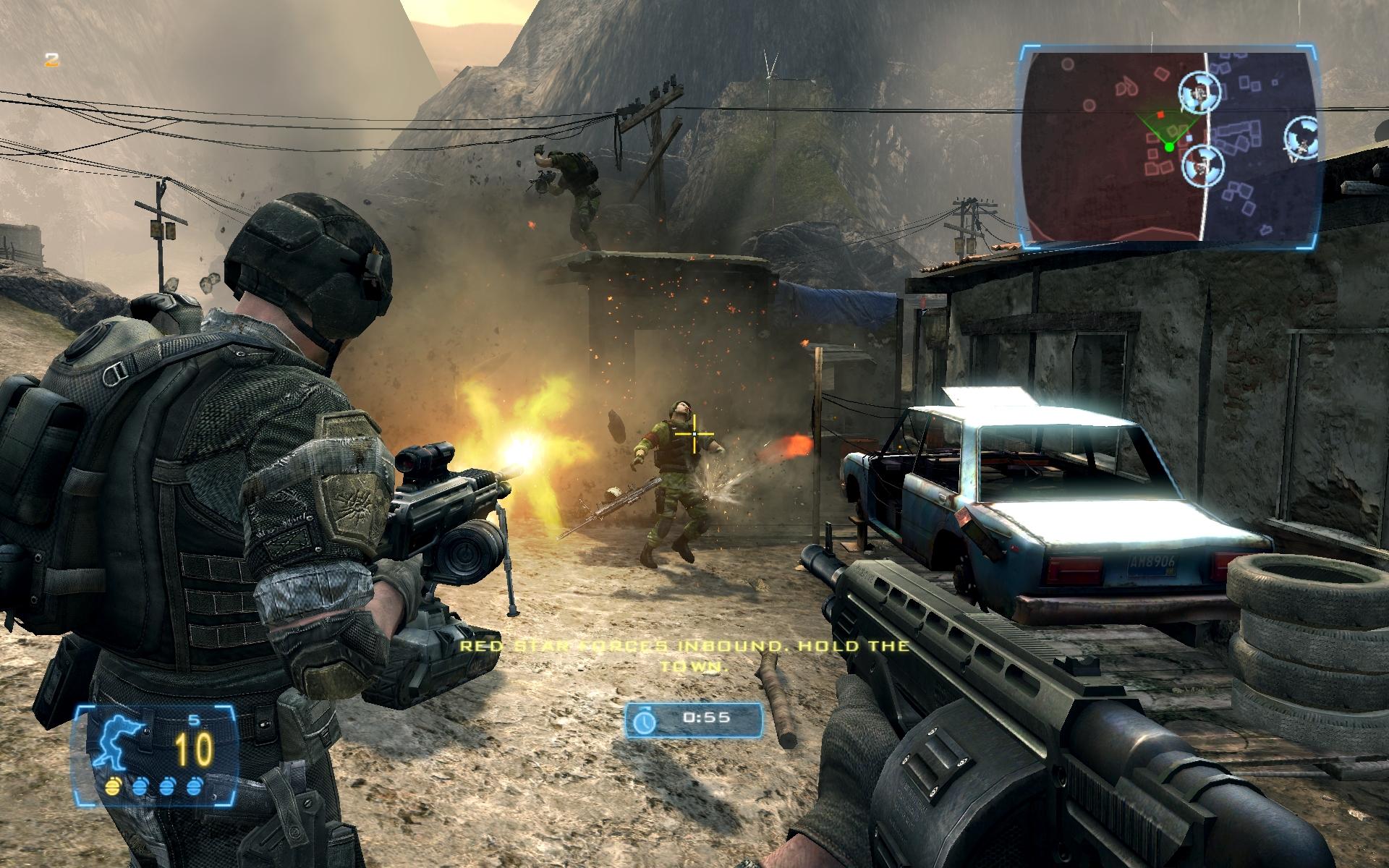Select the red enemy square on the minimap
Viewport: 1389px width, 868px height.
(1160, 114)
